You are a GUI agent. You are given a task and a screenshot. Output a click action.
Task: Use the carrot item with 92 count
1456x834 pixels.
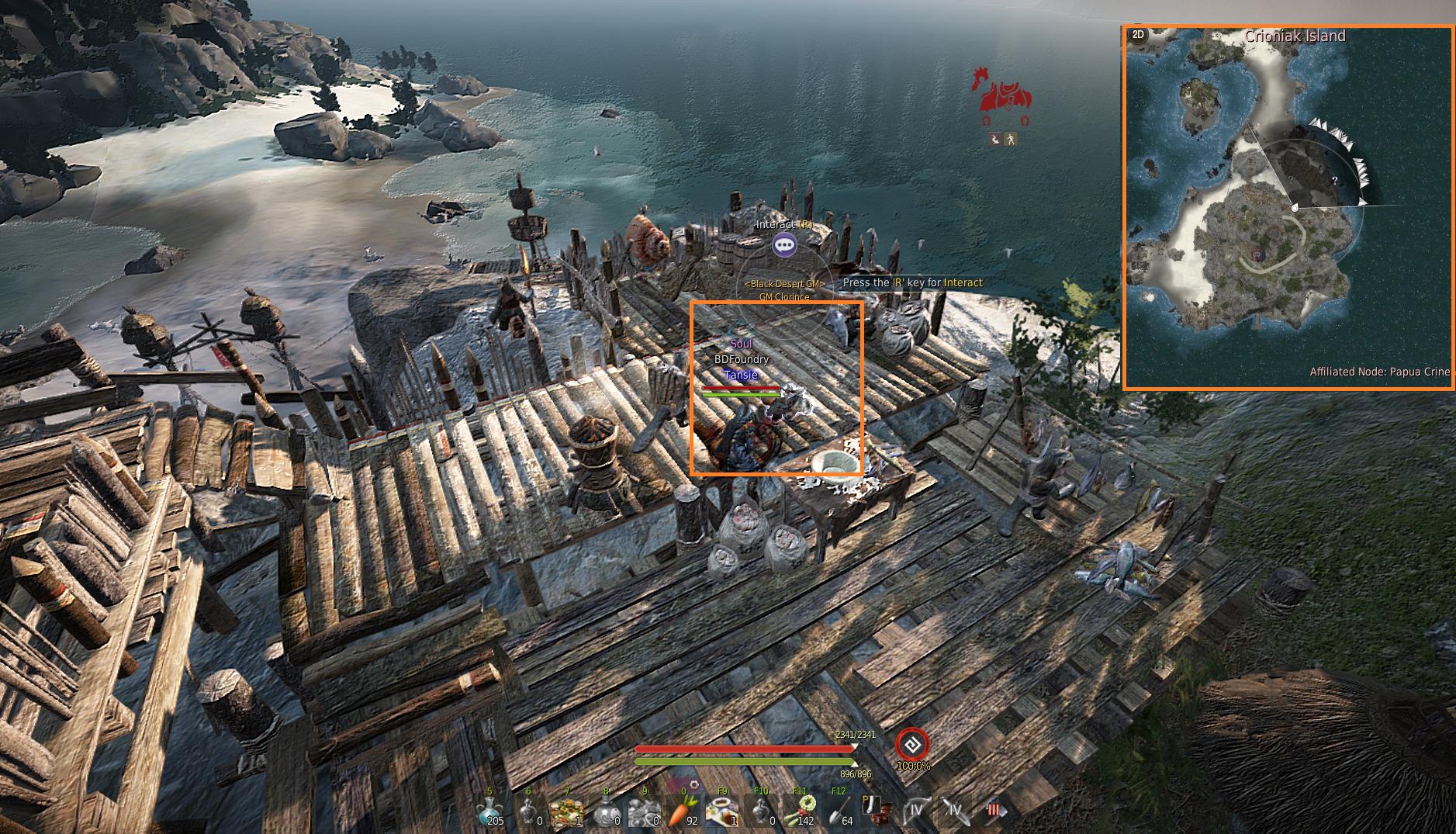[683, 812]
